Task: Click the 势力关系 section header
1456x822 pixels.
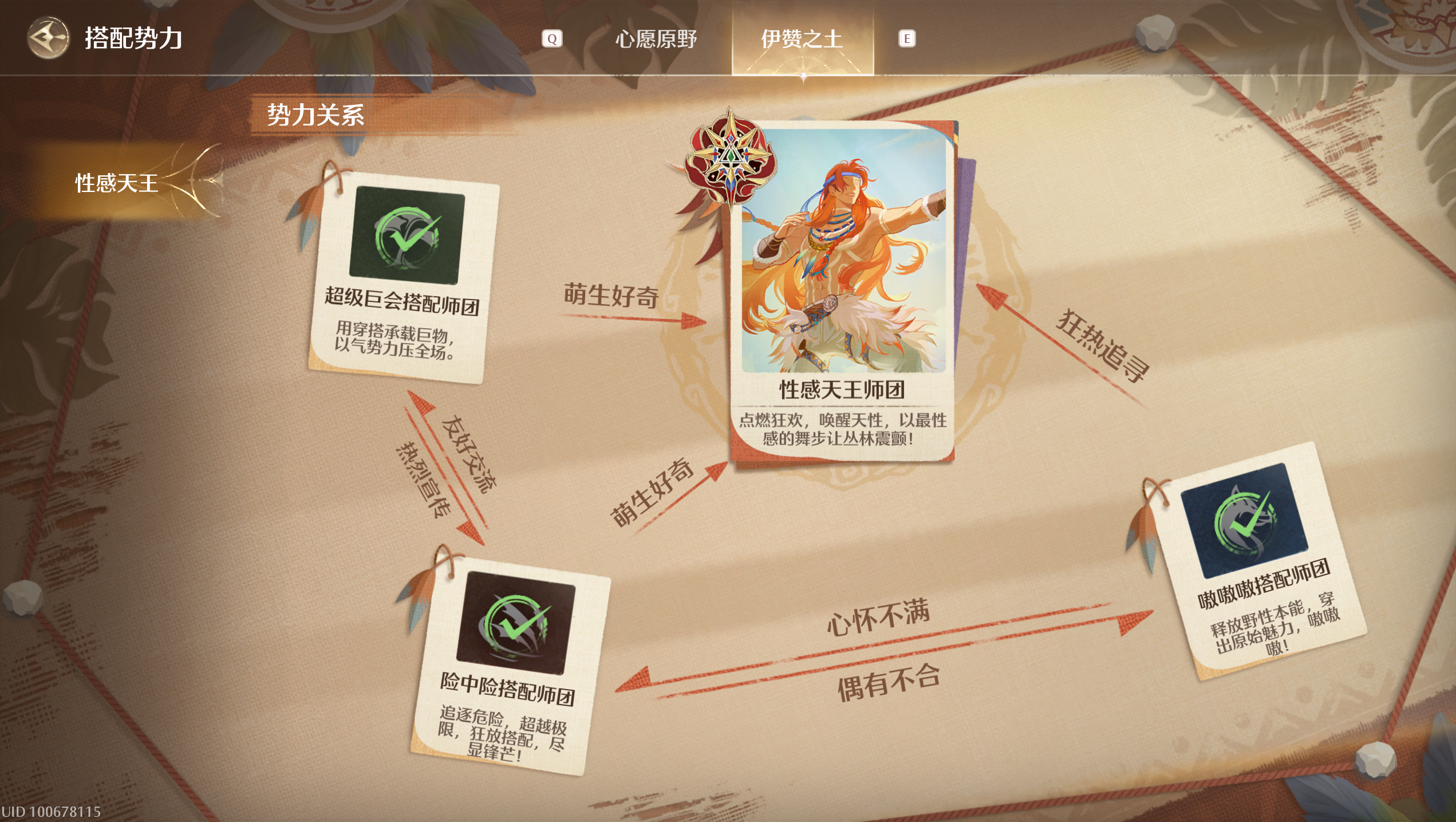Action: 315,114
